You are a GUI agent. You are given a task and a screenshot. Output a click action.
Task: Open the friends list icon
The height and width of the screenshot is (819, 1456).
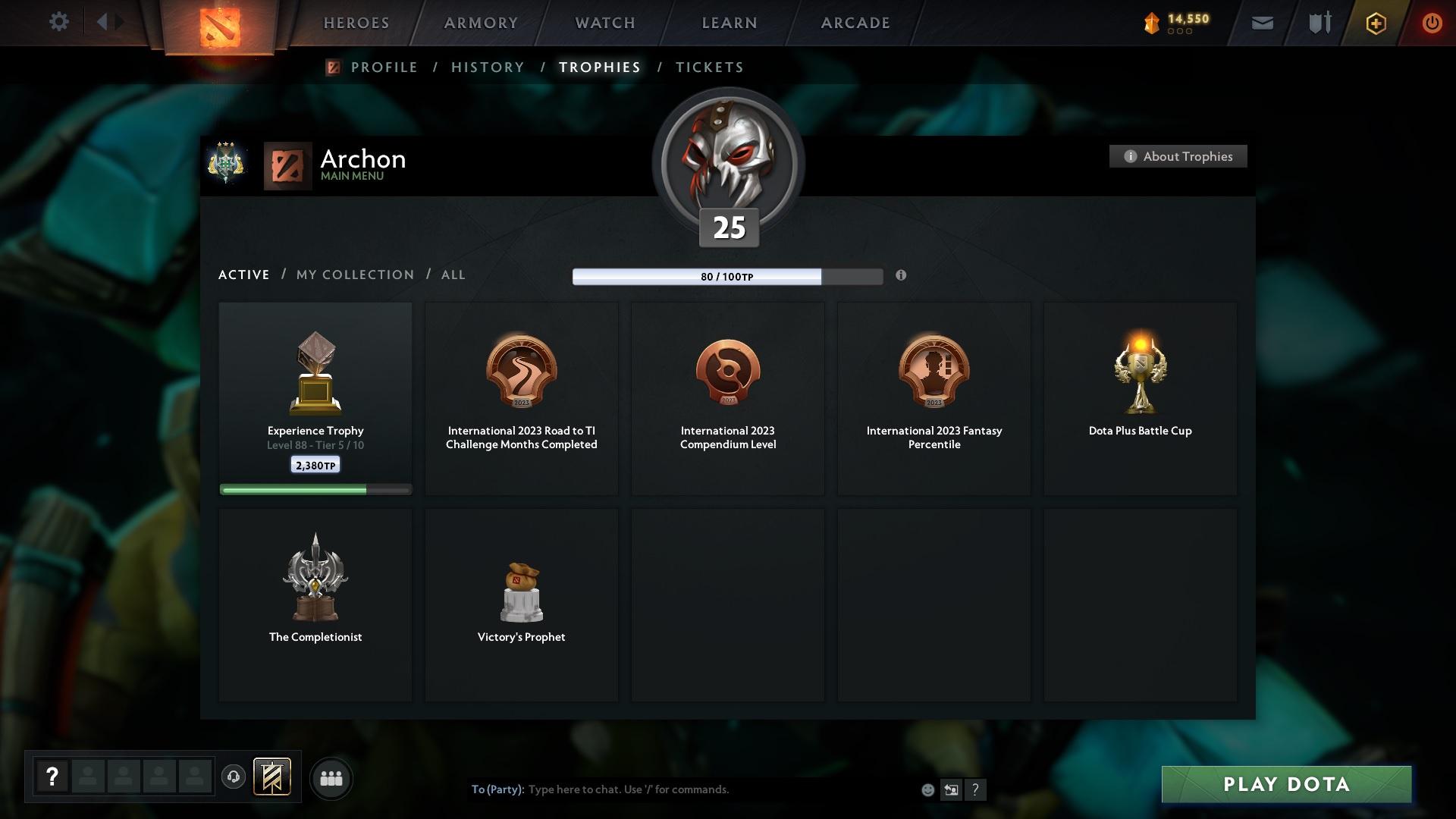(x=331, y=778)
